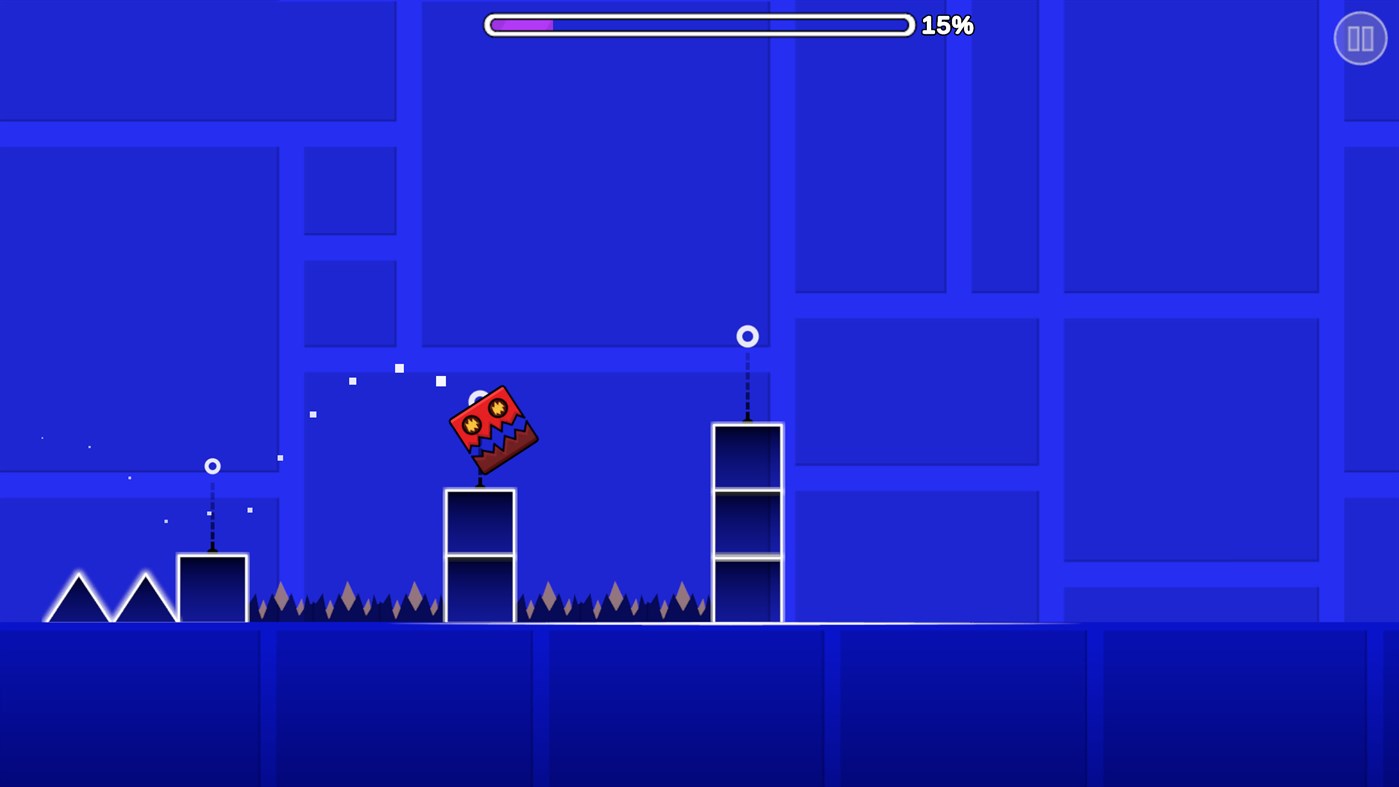Click the dashed line above the left block
The width and height of the screenshot is (1399, 787).
(x=212, y=515)
